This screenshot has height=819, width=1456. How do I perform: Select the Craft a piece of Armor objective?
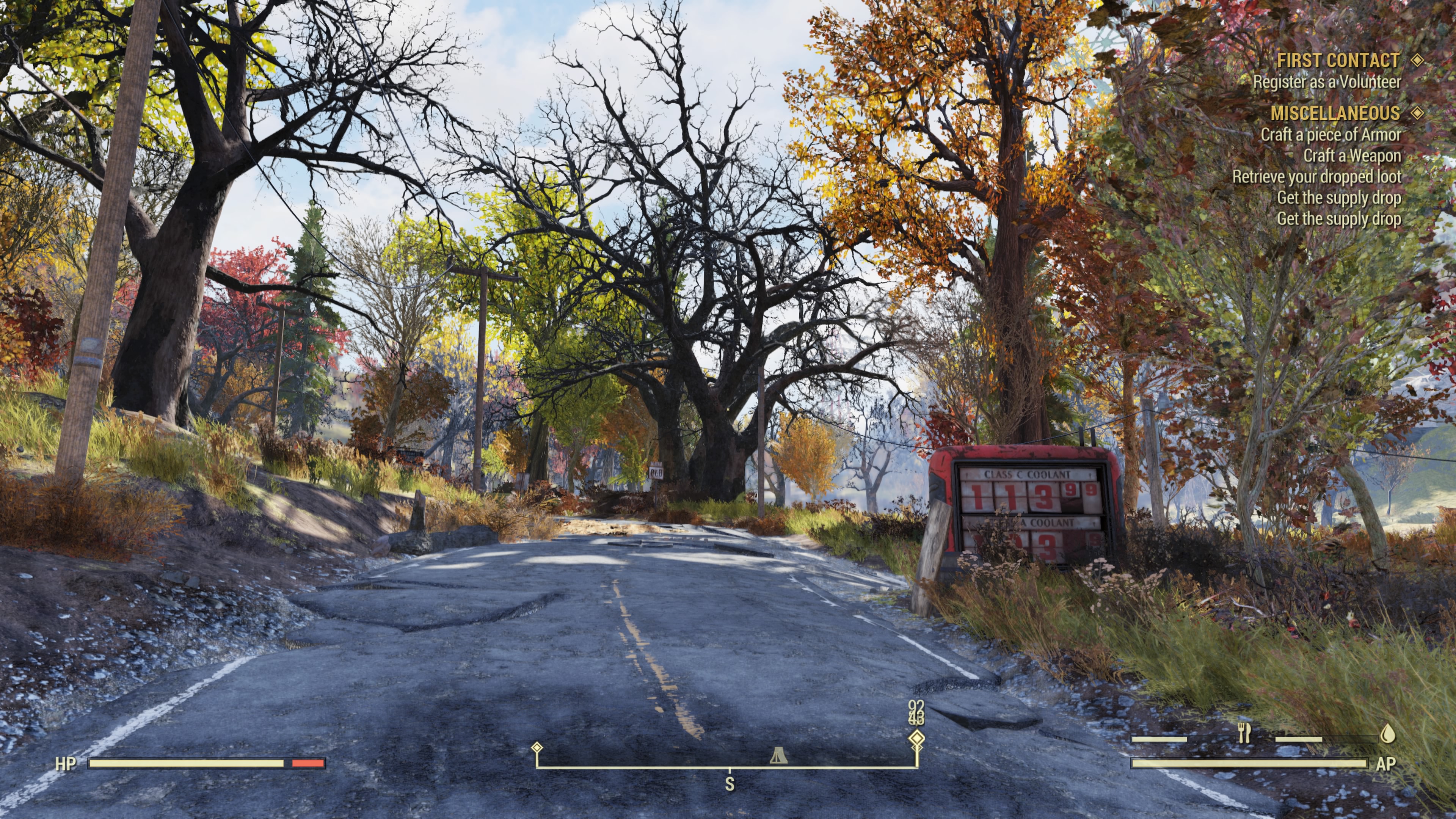tap(1330, 135)
